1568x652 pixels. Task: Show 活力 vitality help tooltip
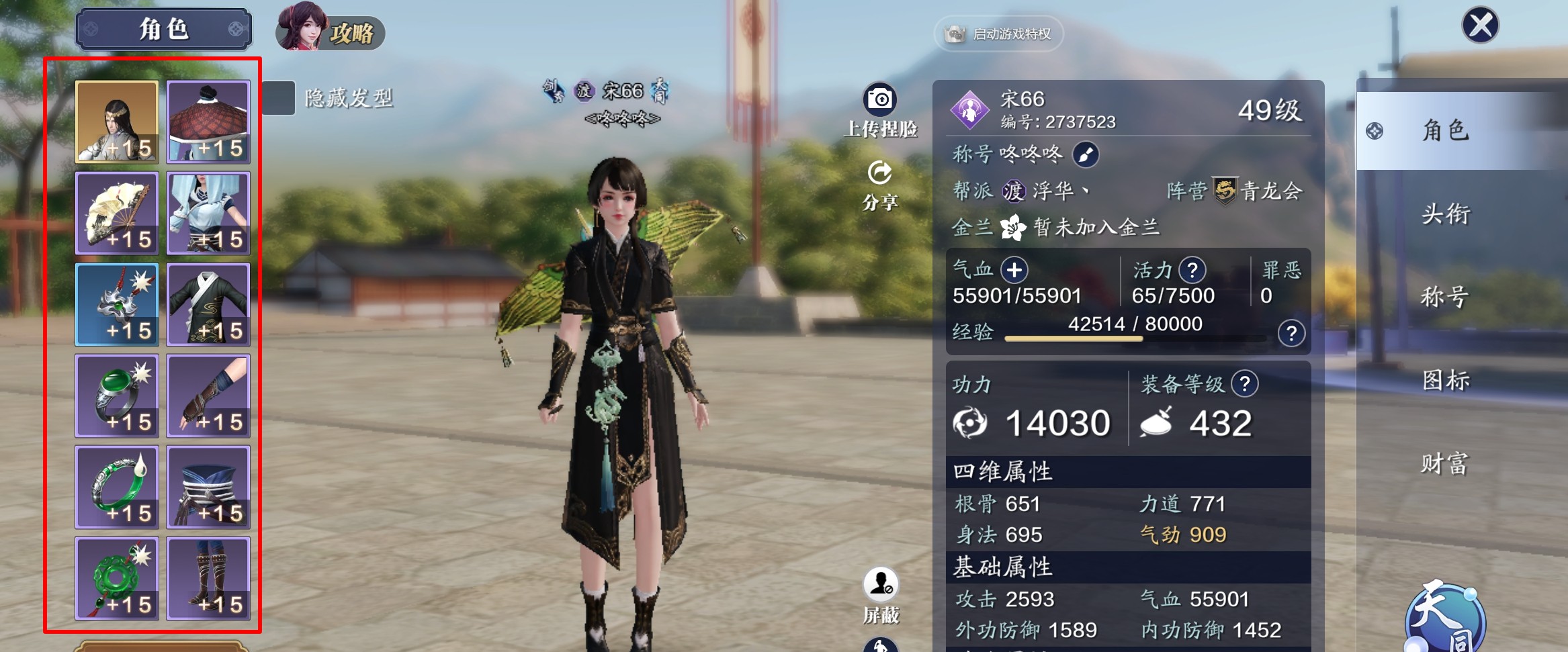[x=1192, y=271]
